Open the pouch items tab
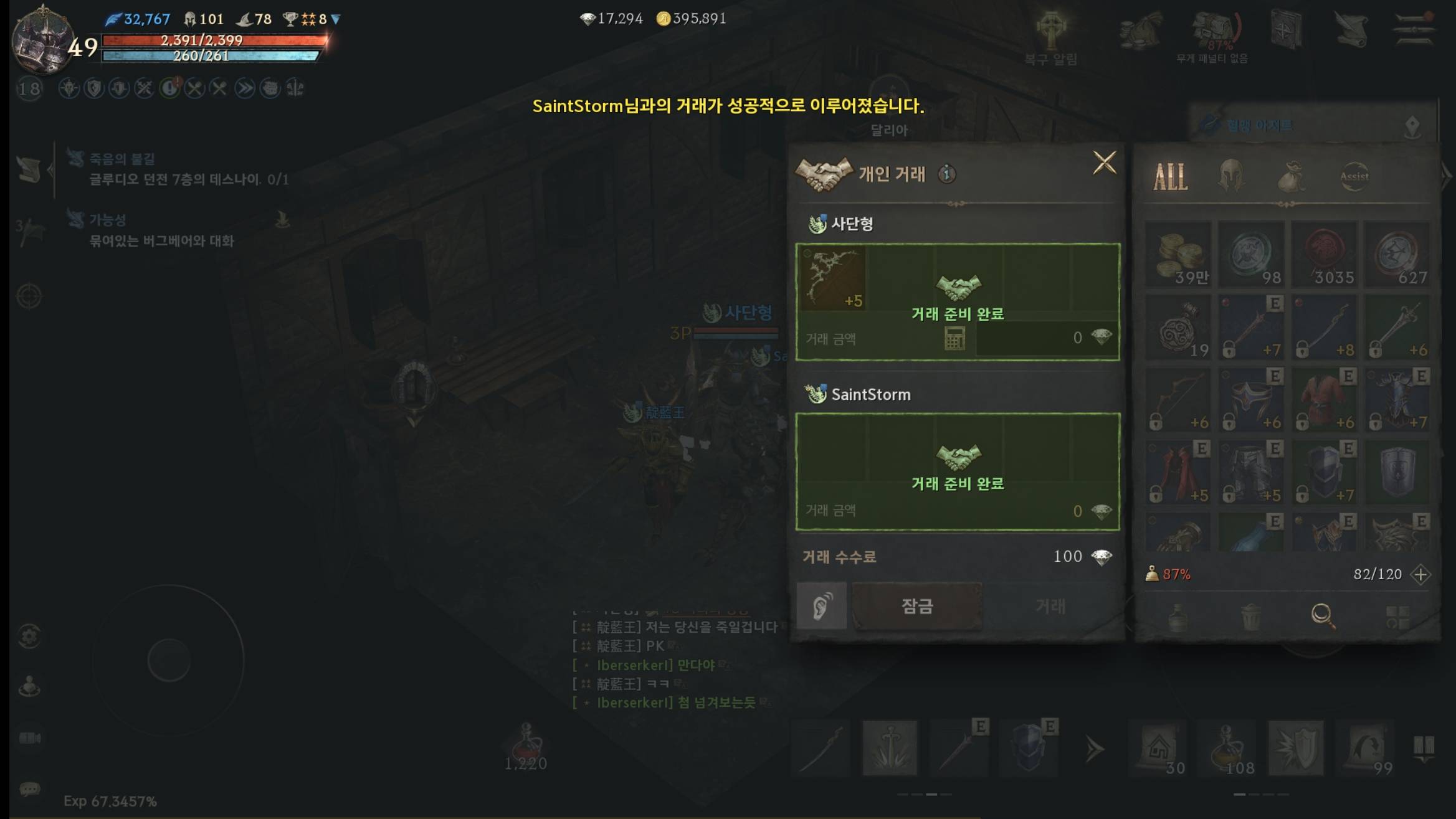This screenshot has width=1456, height=819. click(1292, 176)
